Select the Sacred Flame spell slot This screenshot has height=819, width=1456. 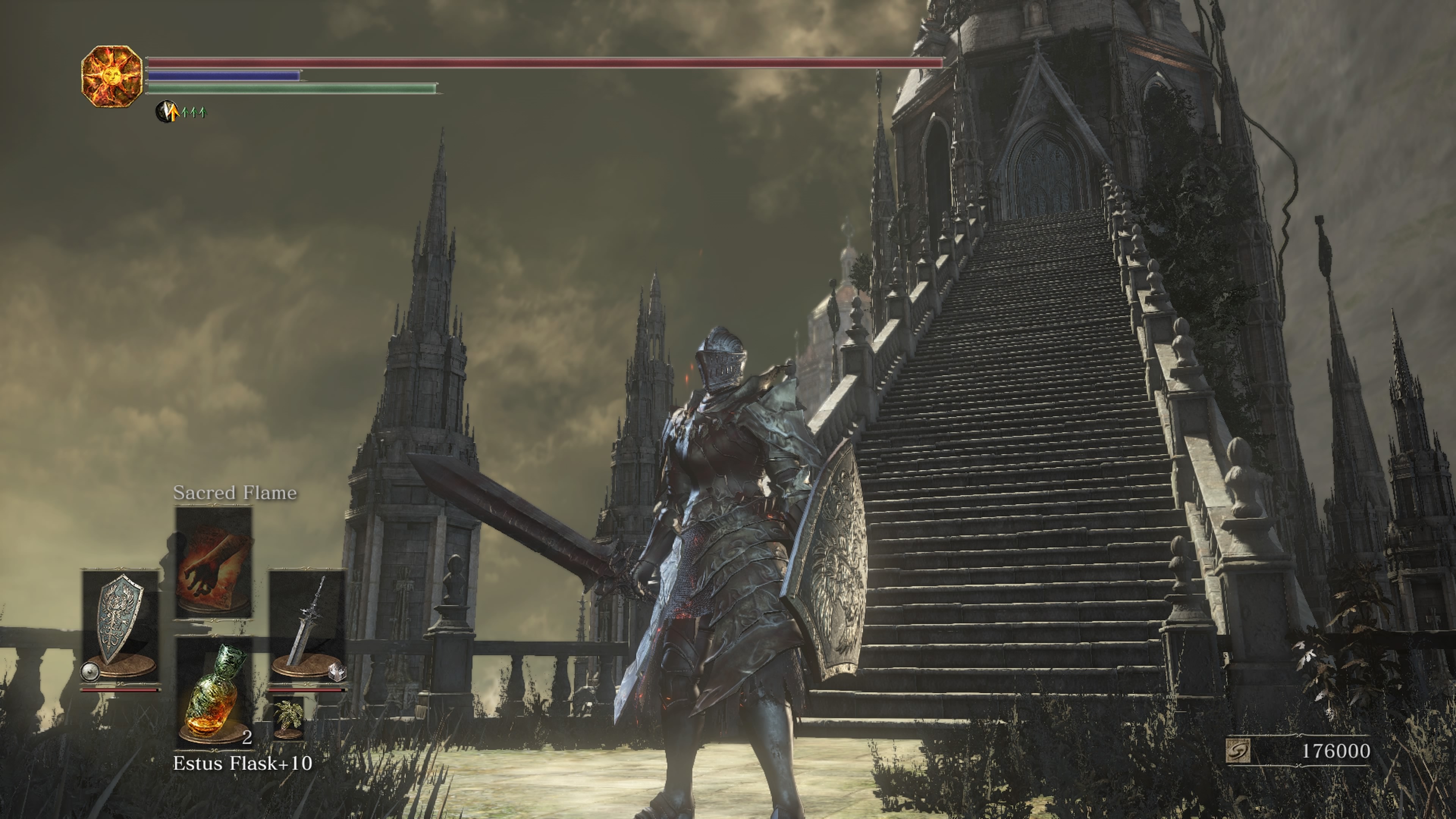tap(213, 562)
